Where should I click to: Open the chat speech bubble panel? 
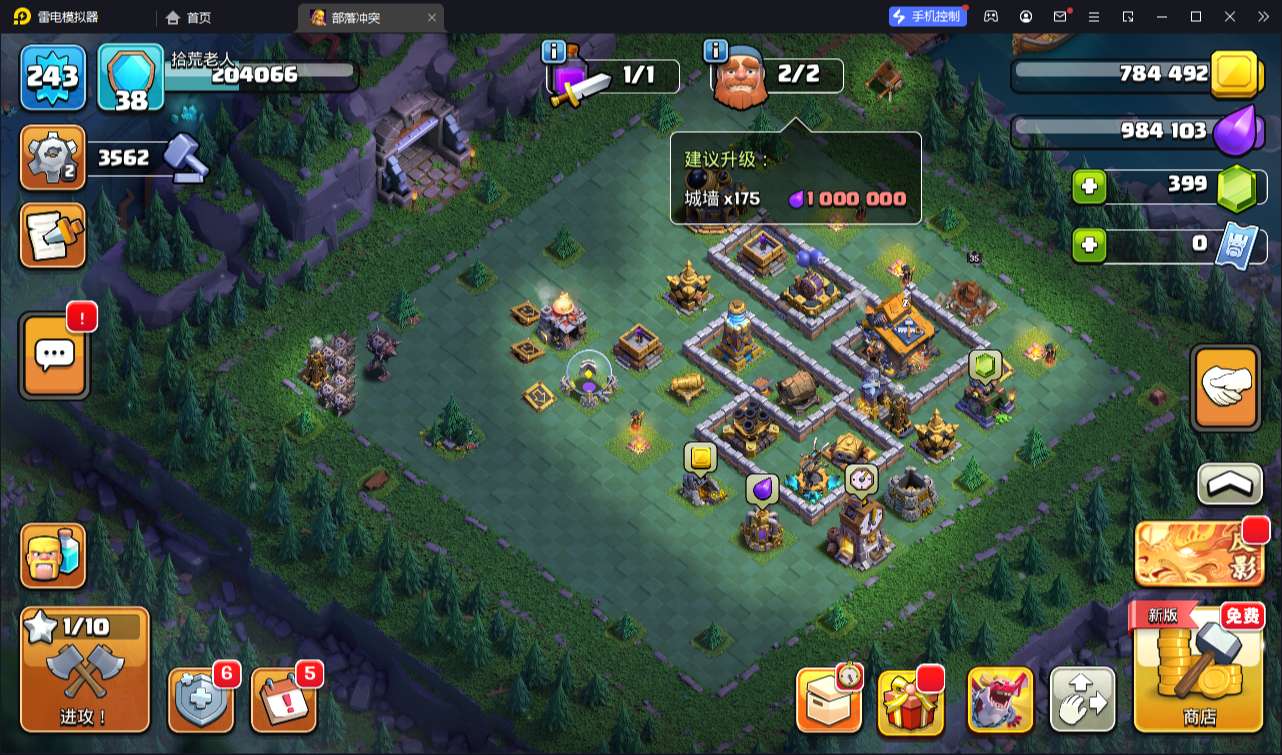54,355
